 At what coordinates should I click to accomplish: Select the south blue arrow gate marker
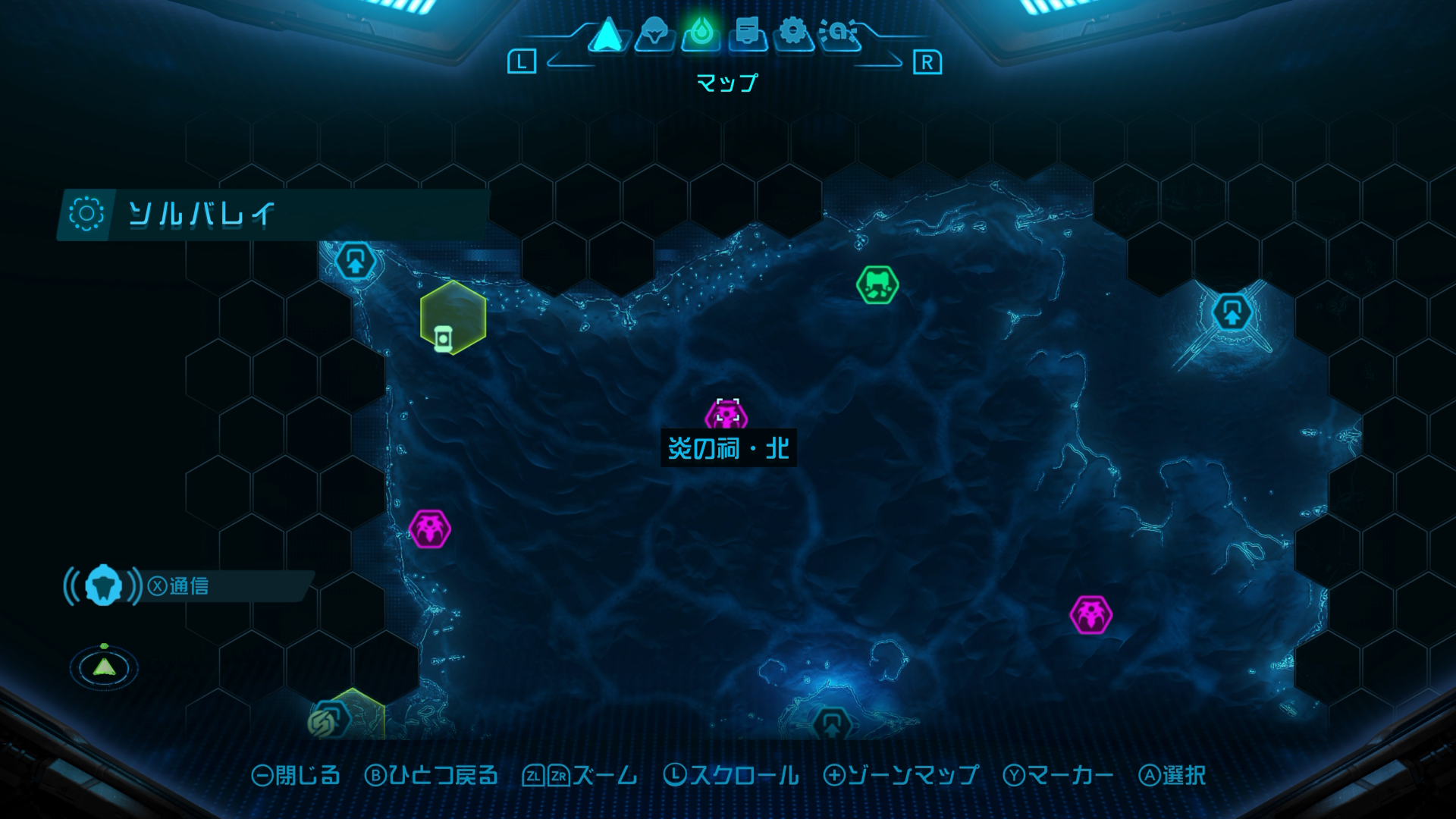[x=831, y=723]
